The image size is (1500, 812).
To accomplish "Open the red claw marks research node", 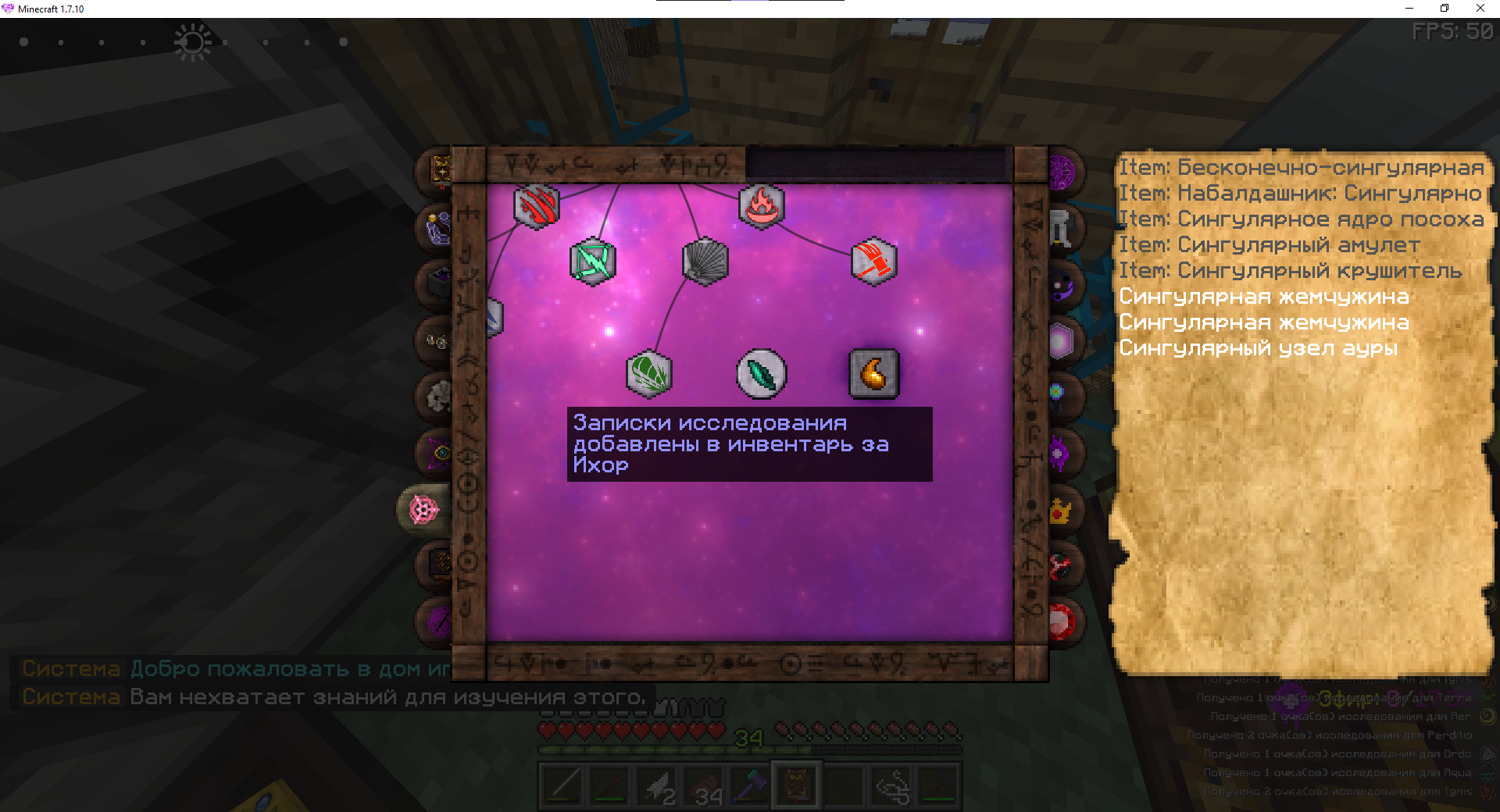I will click(x=536, y=207).
